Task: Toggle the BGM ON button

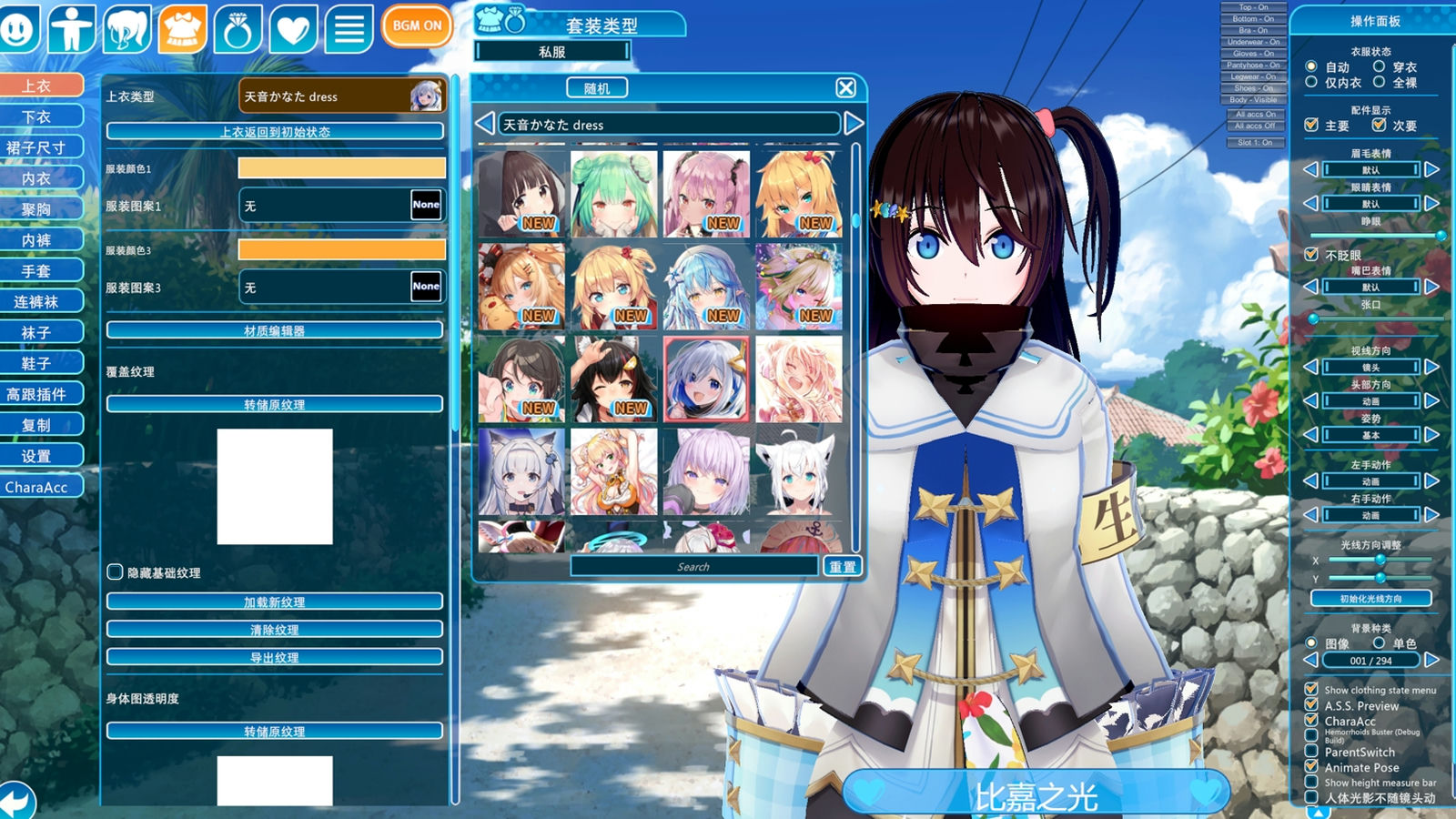Action: click(417, 26)
